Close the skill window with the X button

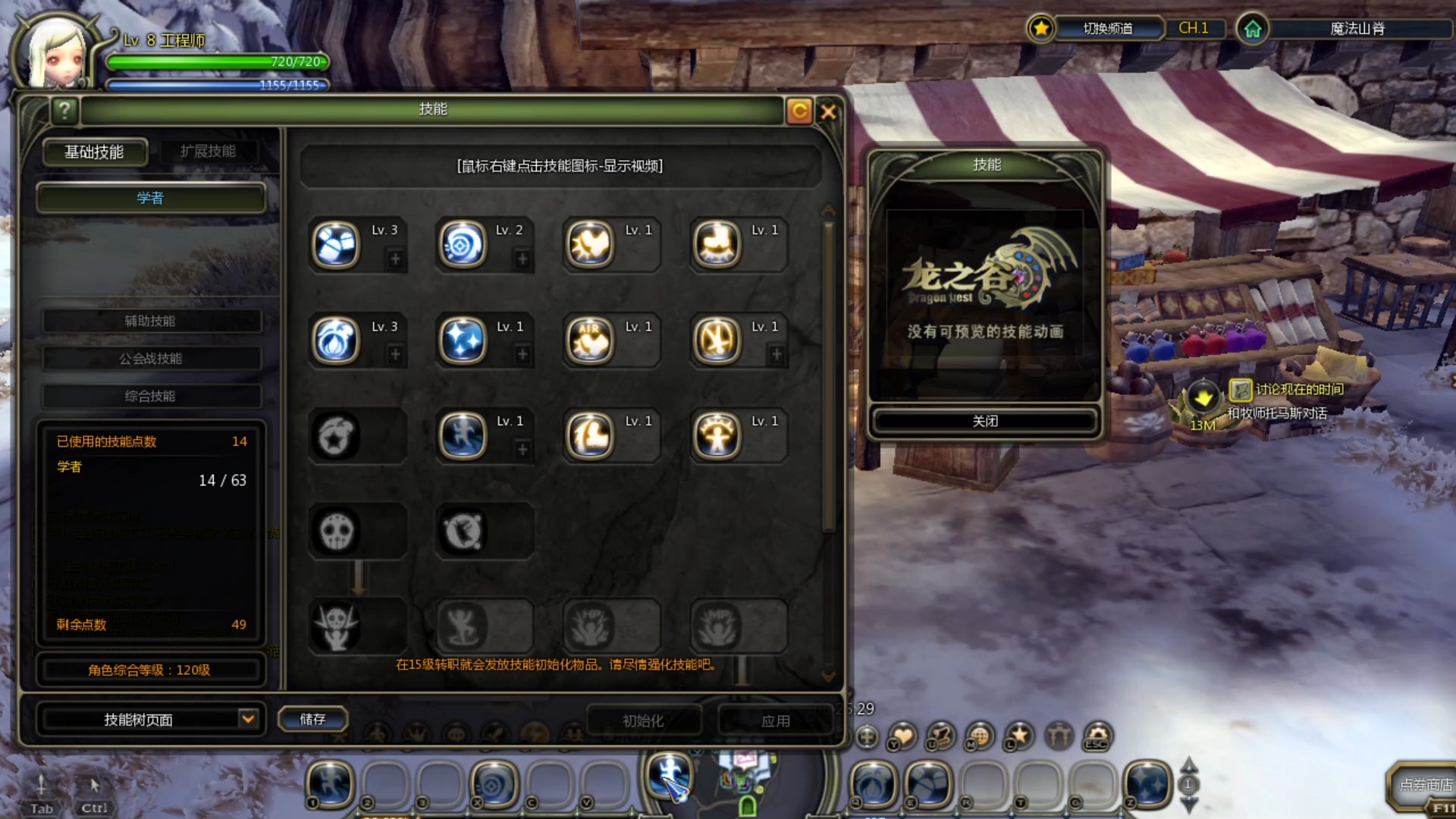[x=828, y=111]
